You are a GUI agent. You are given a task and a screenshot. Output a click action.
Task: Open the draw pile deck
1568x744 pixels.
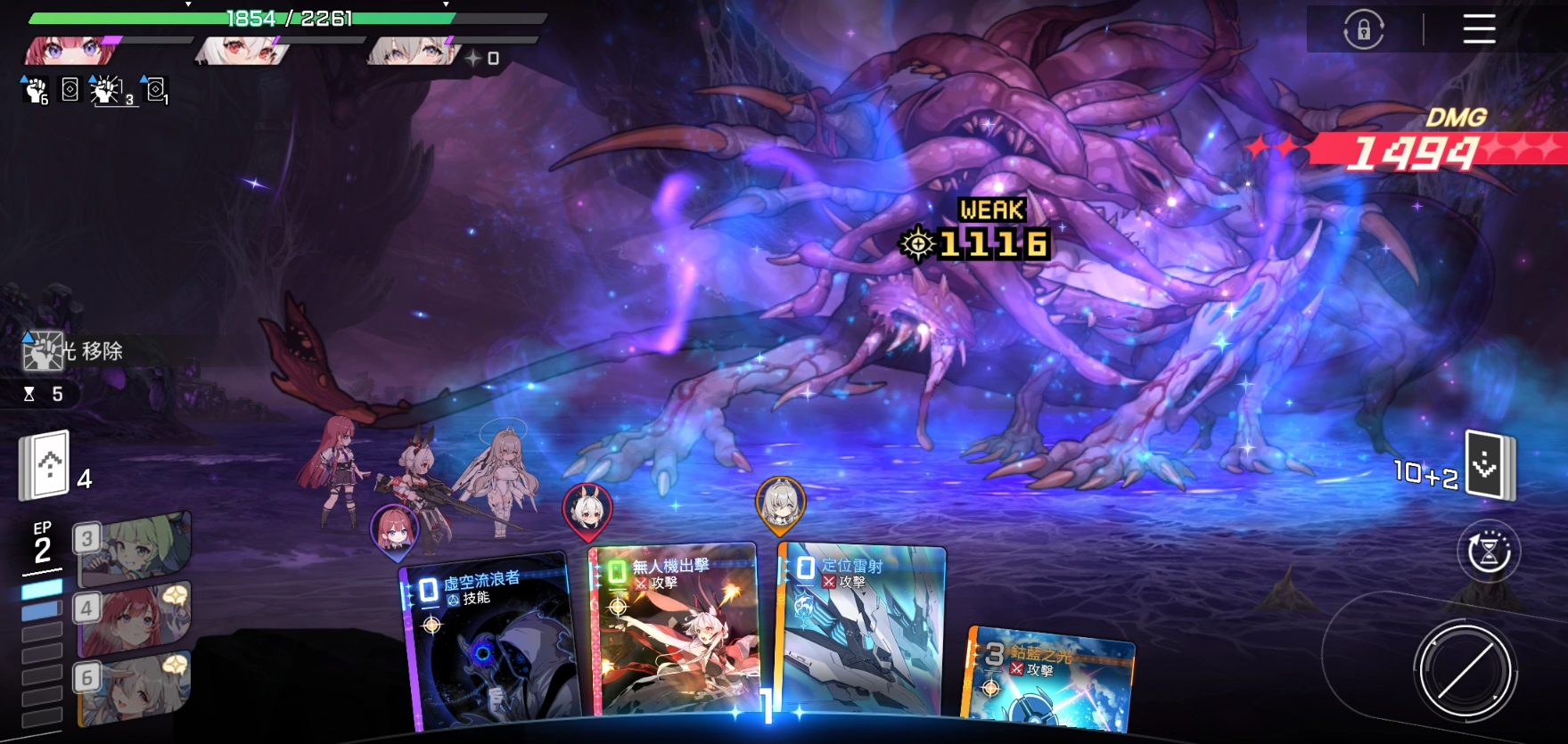click(46, 465)
